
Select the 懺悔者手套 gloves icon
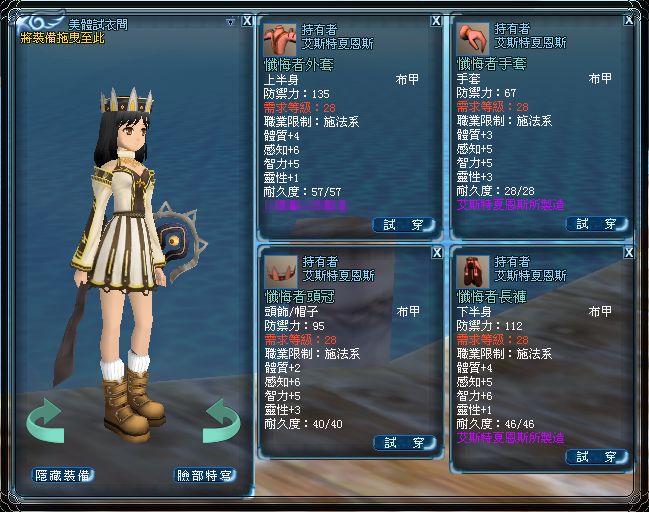tap(471, 38)
